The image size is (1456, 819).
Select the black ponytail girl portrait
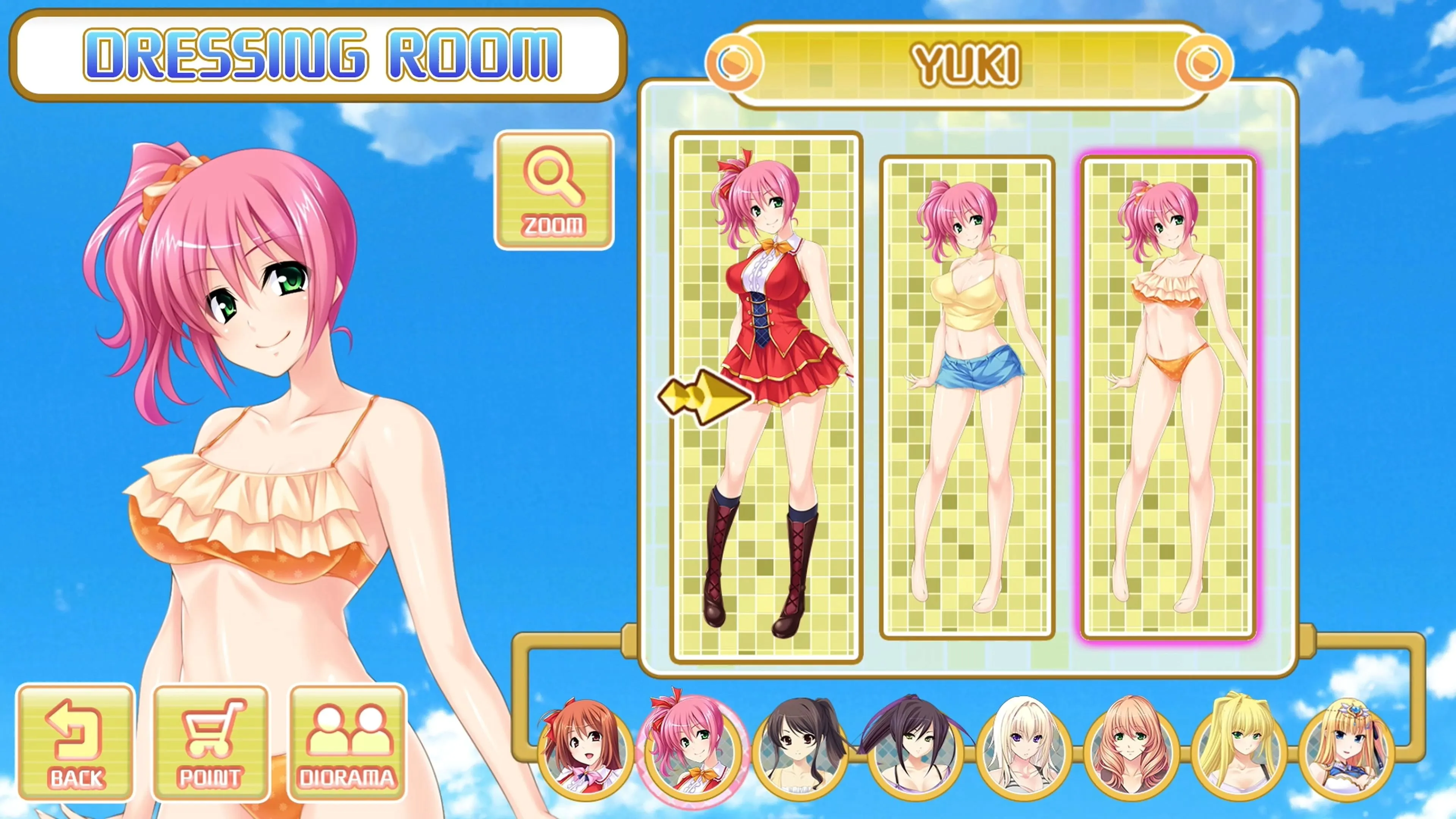tap(800, 749)
